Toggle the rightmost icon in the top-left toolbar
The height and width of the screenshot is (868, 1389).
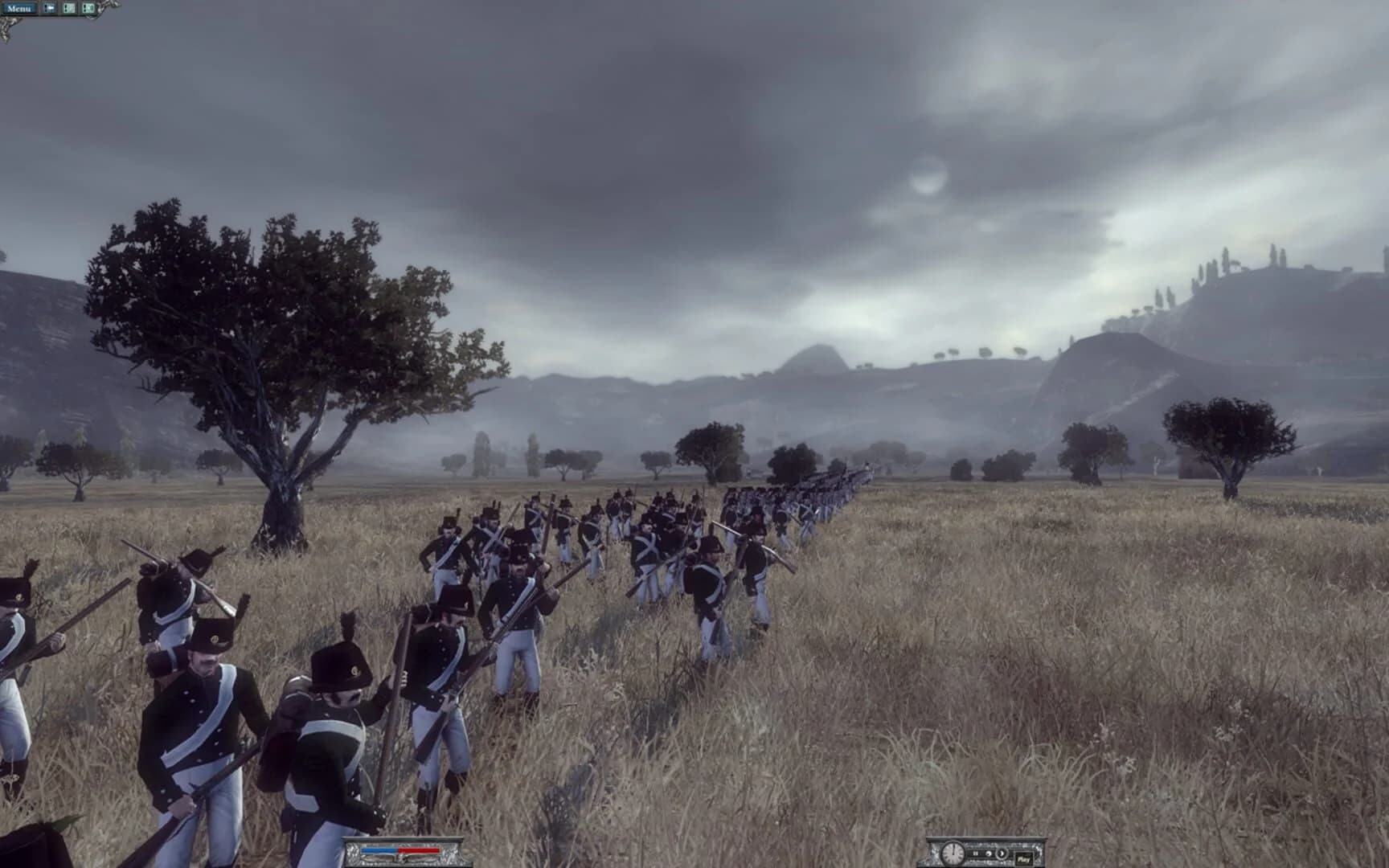tap(89, 6)
